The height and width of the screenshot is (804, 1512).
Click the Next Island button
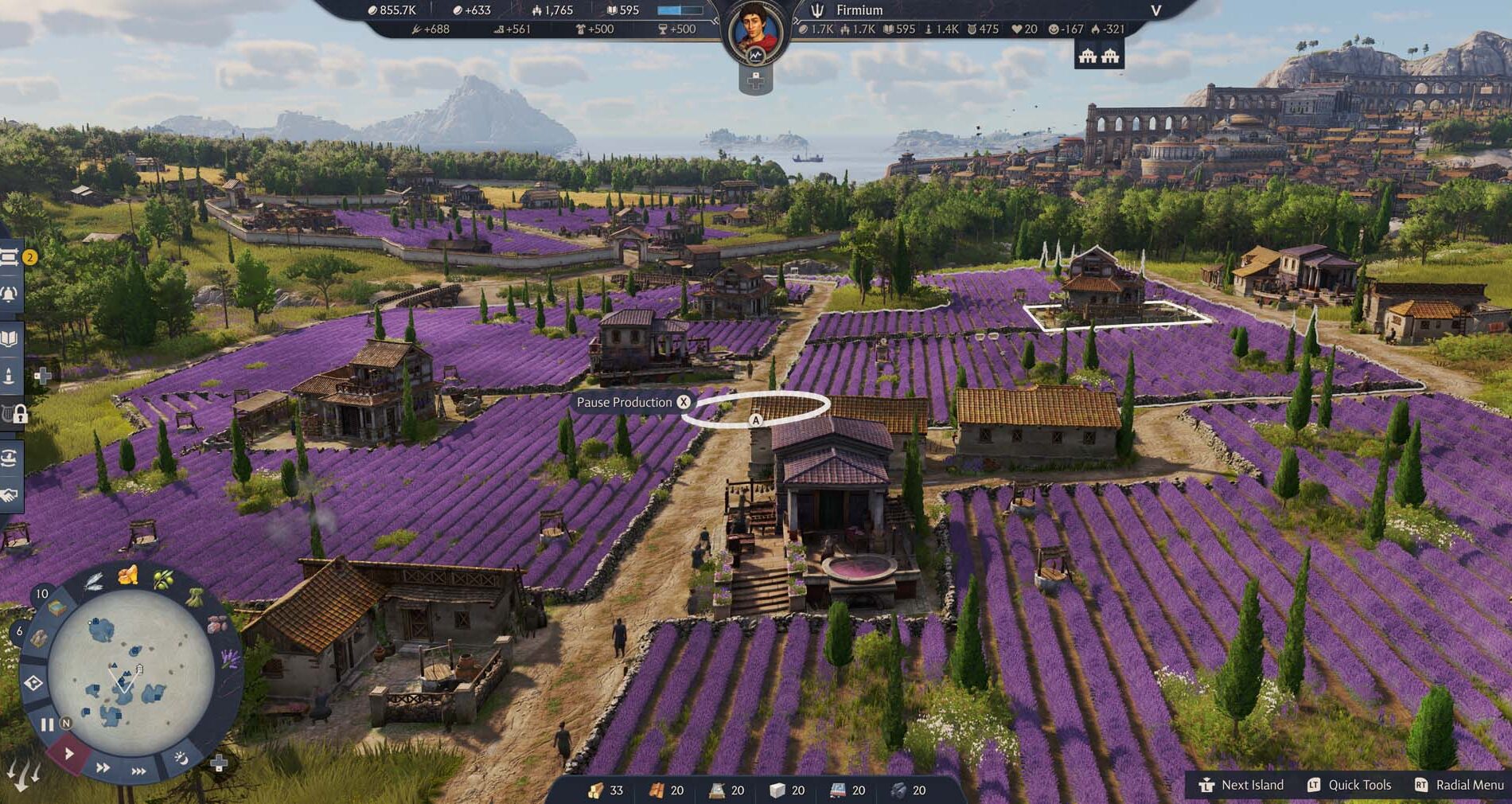1245,785
